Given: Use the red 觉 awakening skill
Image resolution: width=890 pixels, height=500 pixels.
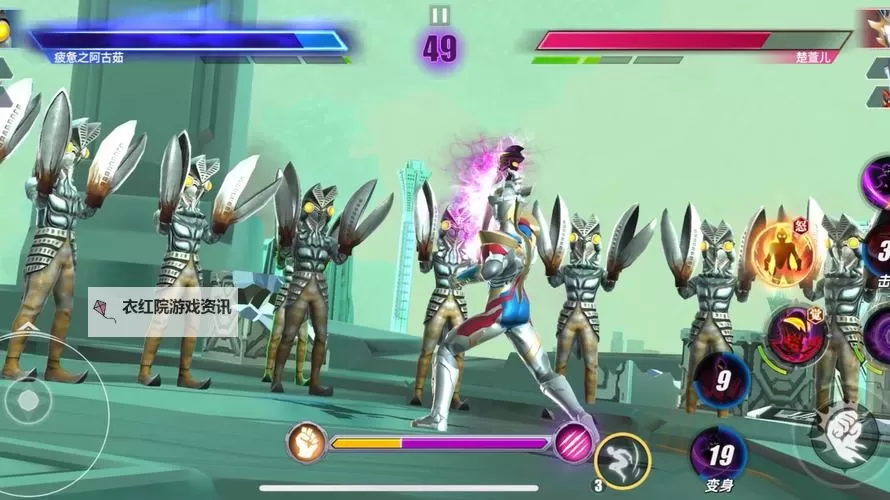Looking at the screenshot, I should 795,336.
